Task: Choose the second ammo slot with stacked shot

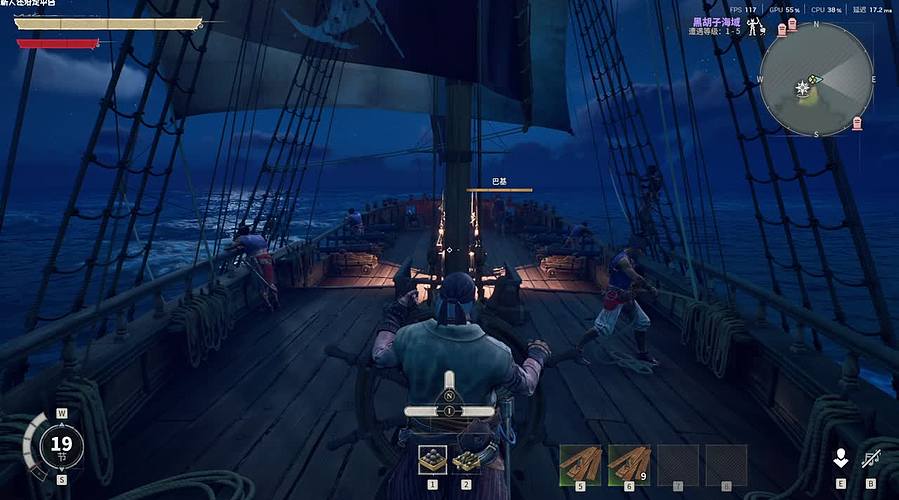Action: coord(466,459)
